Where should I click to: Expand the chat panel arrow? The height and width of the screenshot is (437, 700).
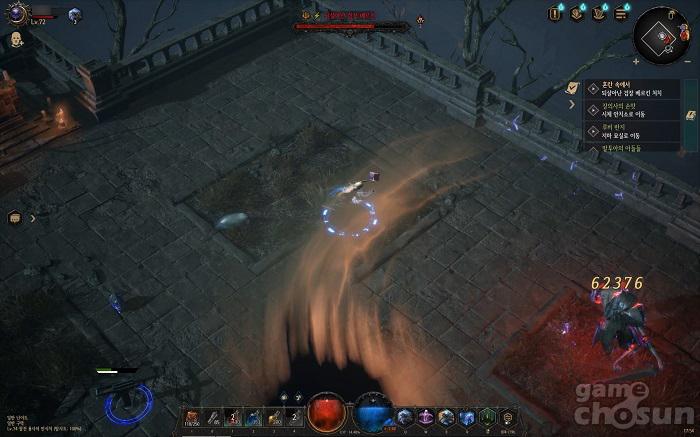tap(32, 217)
